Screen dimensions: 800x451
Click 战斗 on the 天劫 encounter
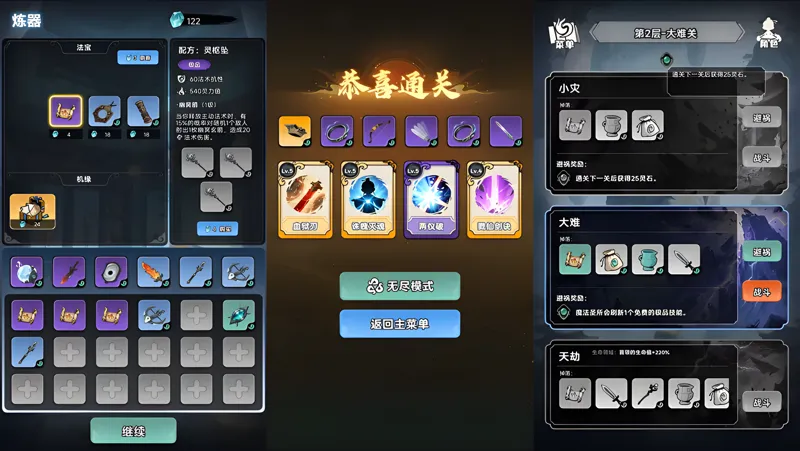[762, 403]
